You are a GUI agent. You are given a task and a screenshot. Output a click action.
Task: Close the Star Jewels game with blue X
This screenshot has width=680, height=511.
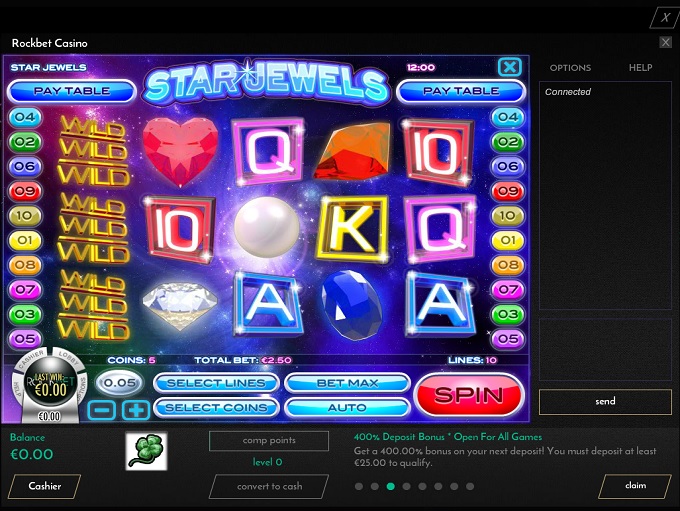click(510, 67)
